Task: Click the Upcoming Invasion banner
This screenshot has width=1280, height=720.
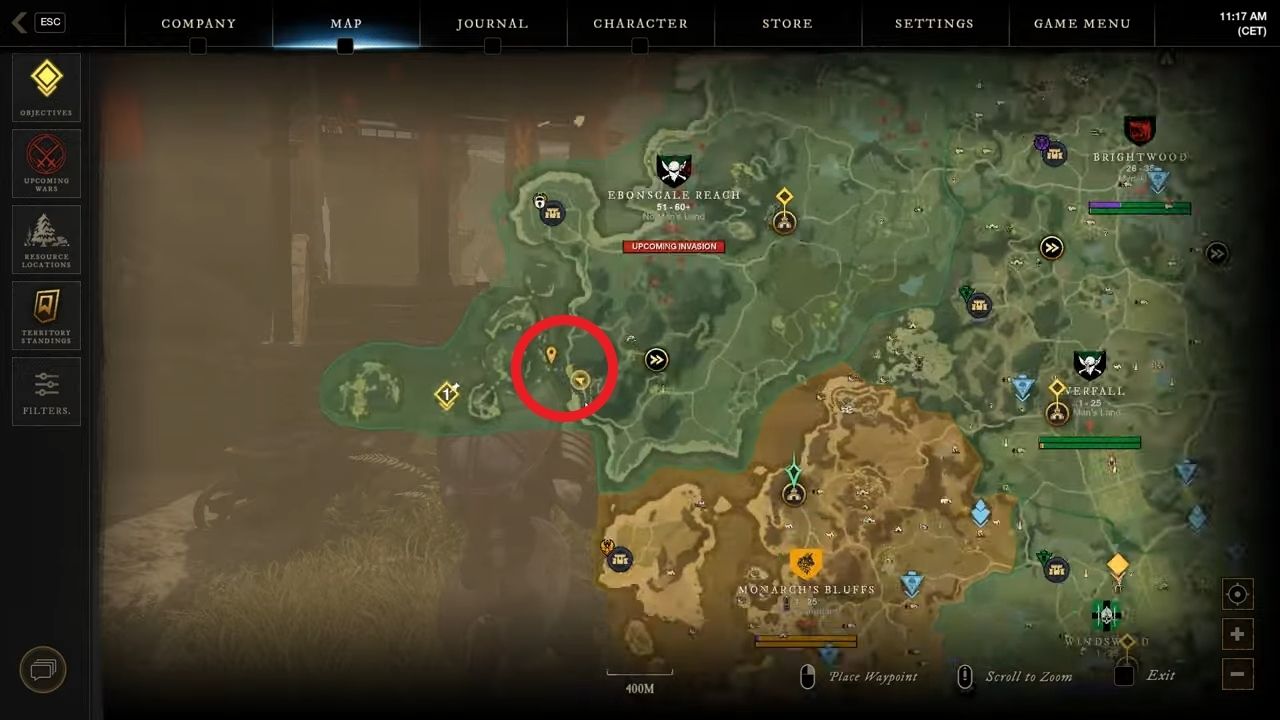Action: click(x=673, y=246)
